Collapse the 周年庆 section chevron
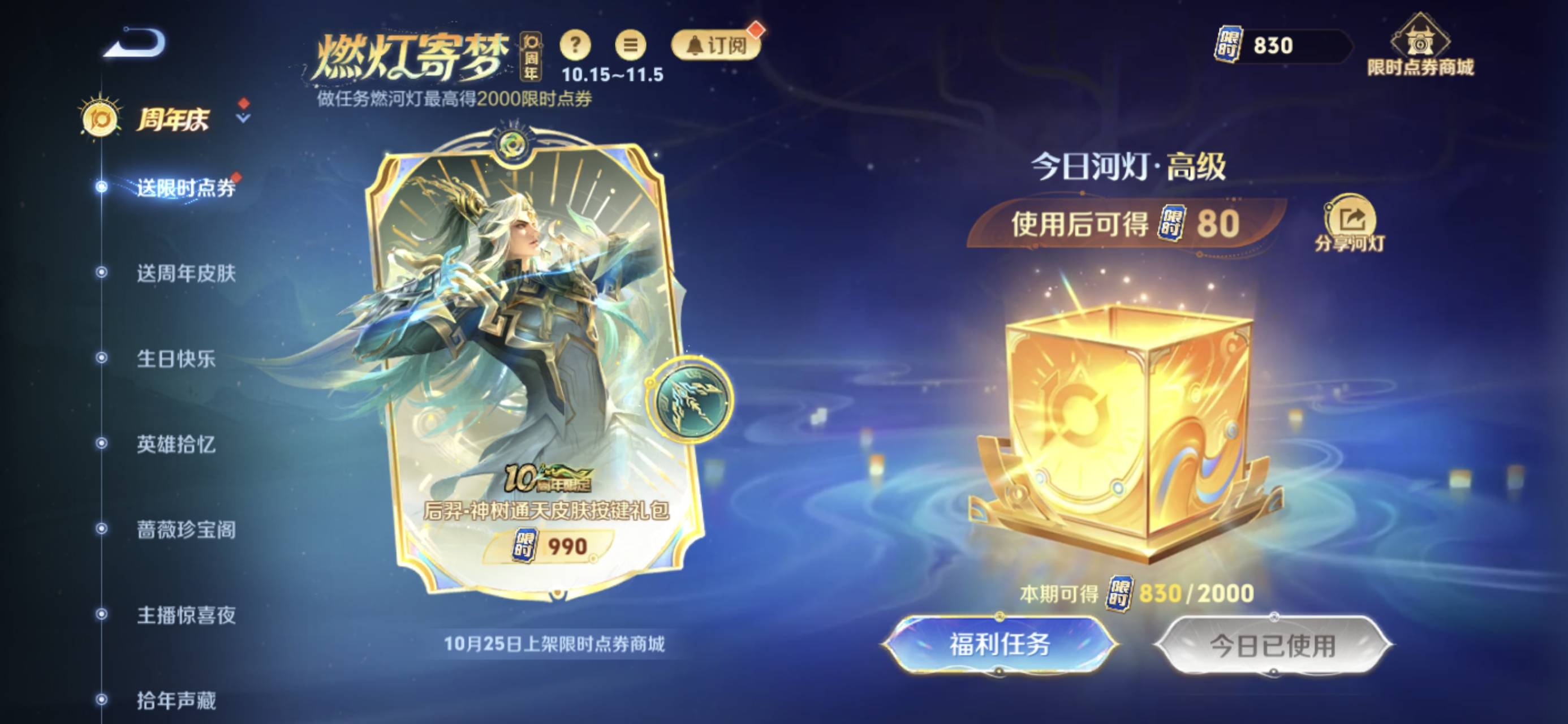 243,120
